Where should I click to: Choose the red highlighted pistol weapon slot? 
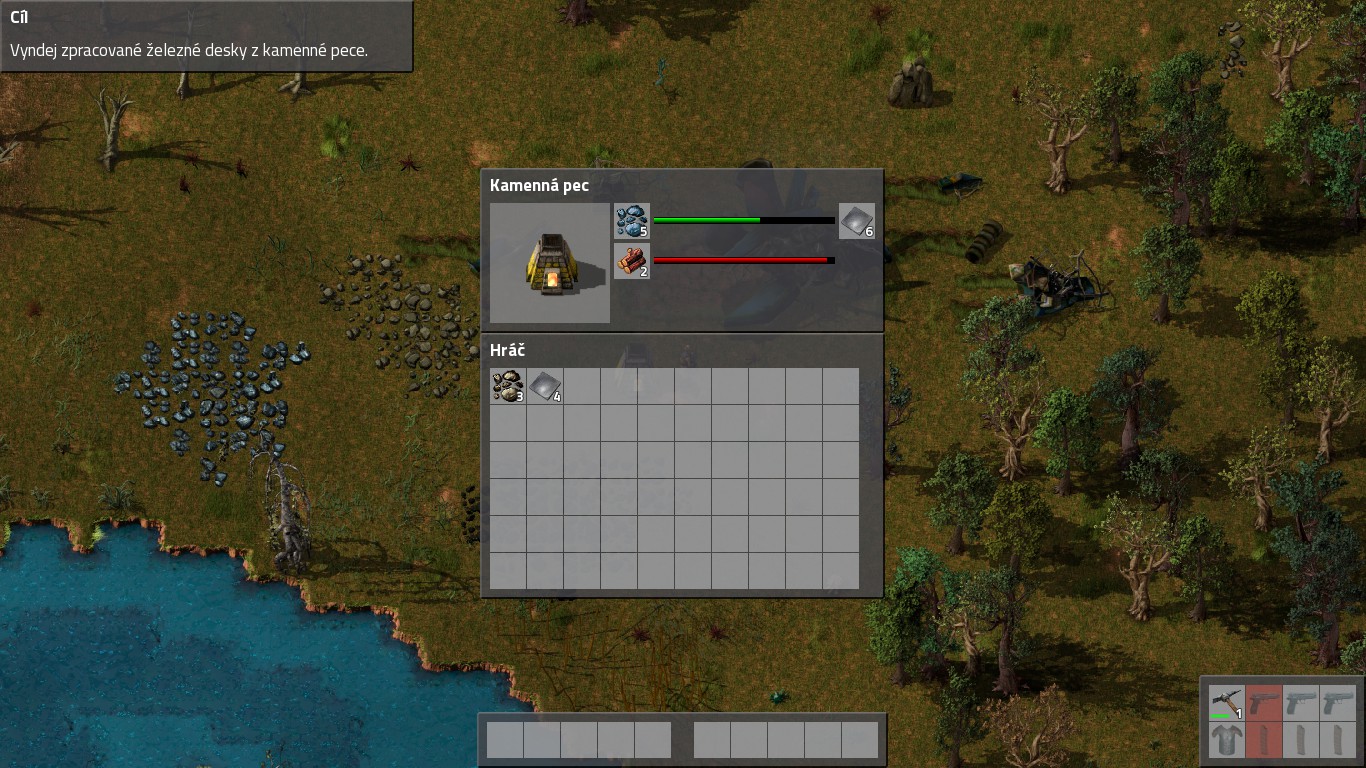click(x=1264, y=702)
